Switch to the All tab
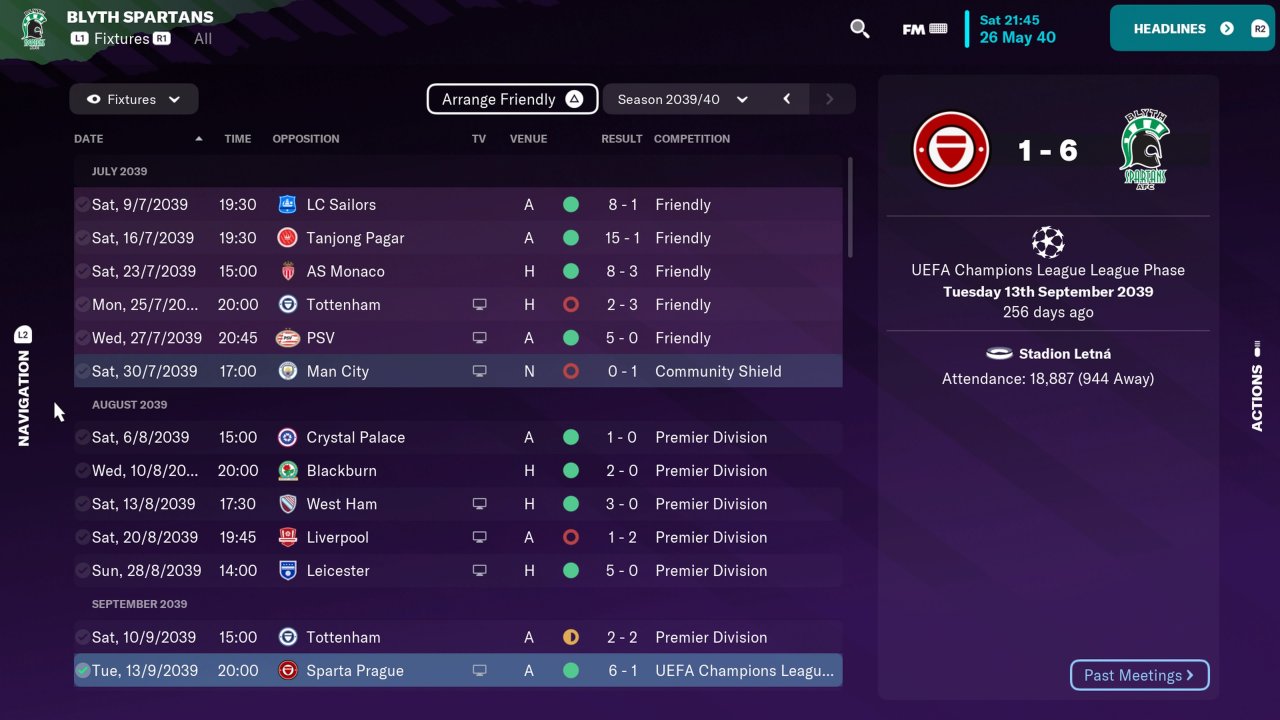Image resolution: width=1280 pixels, height=720 pixels. point(203,39)
